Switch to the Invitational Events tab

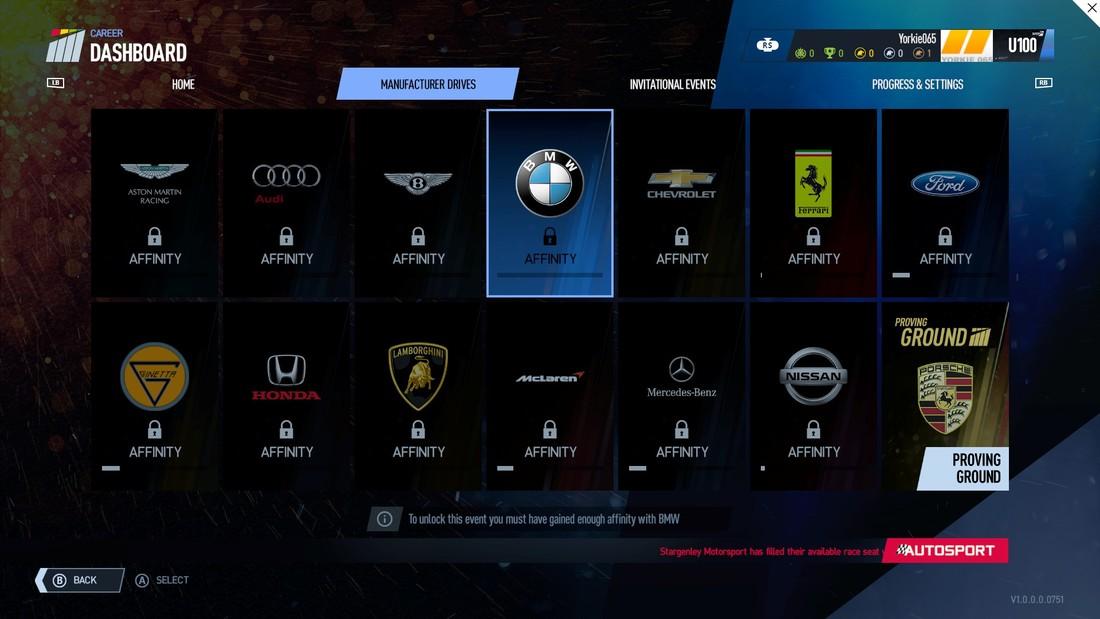tap(672, 84)
